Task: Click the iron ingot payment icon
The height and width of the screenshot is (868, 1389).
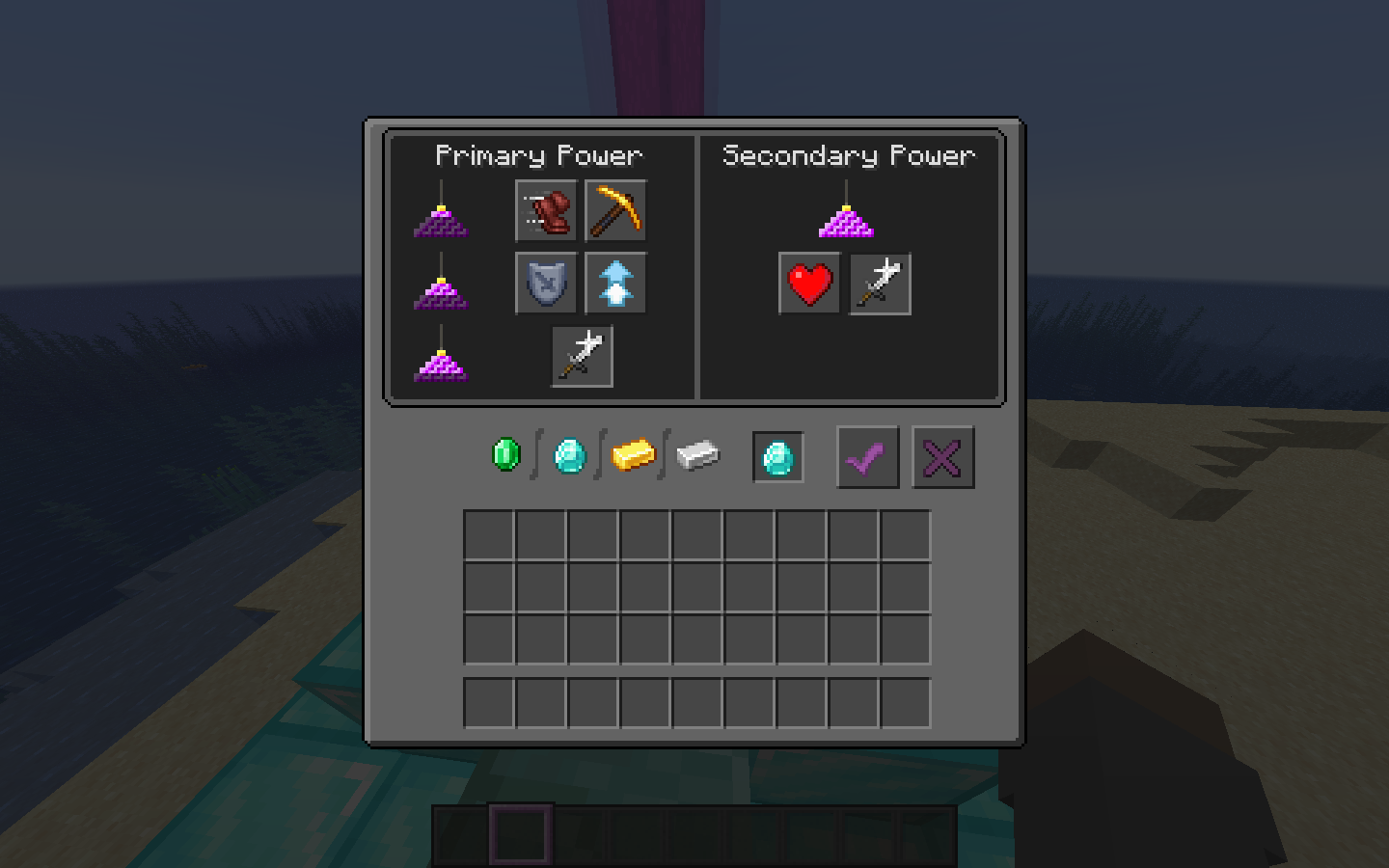Action: pos(698,458)
